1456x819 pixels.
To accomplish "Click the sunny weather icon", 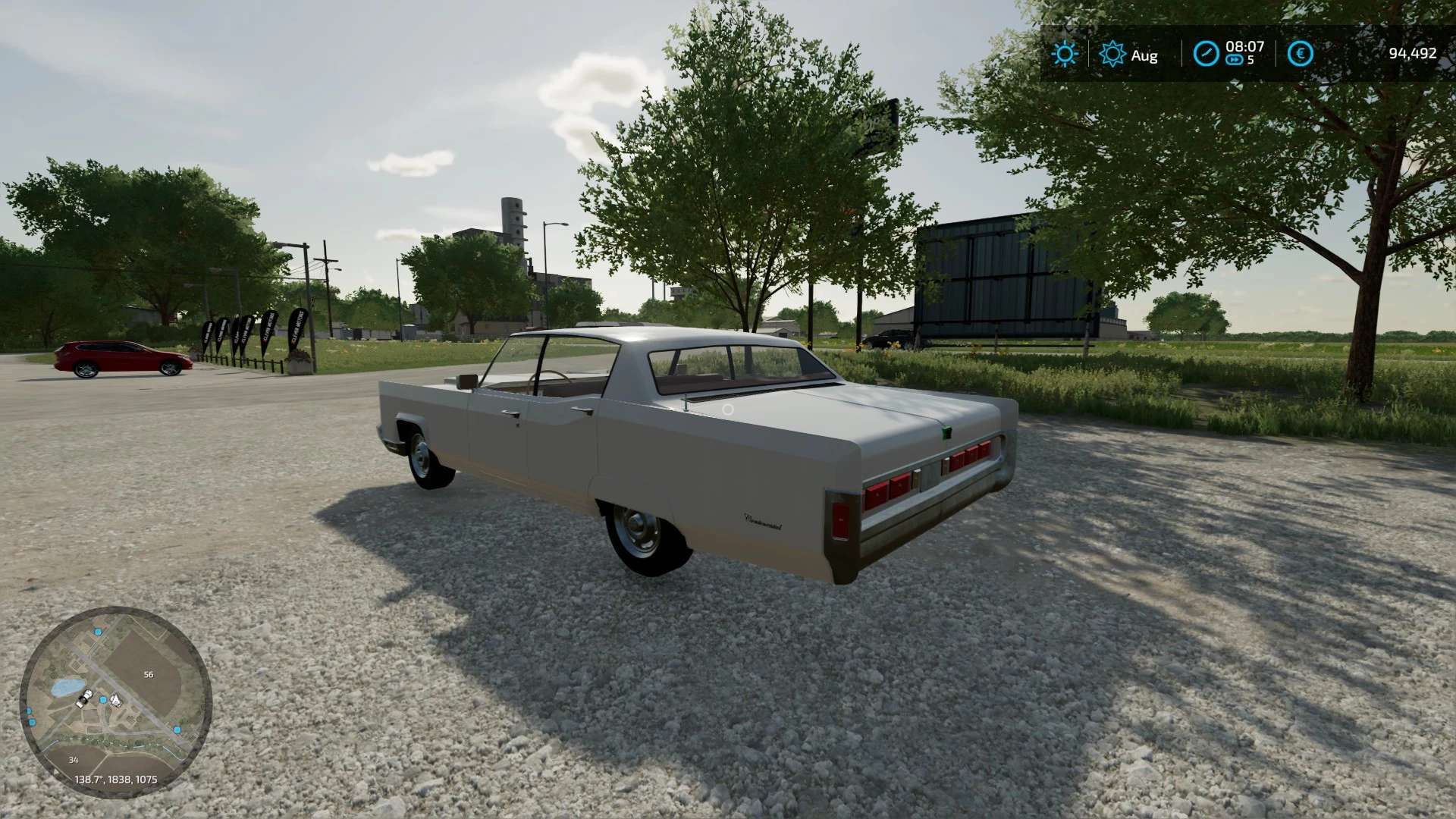I will pyautogui.click(x=1064, y=54).
